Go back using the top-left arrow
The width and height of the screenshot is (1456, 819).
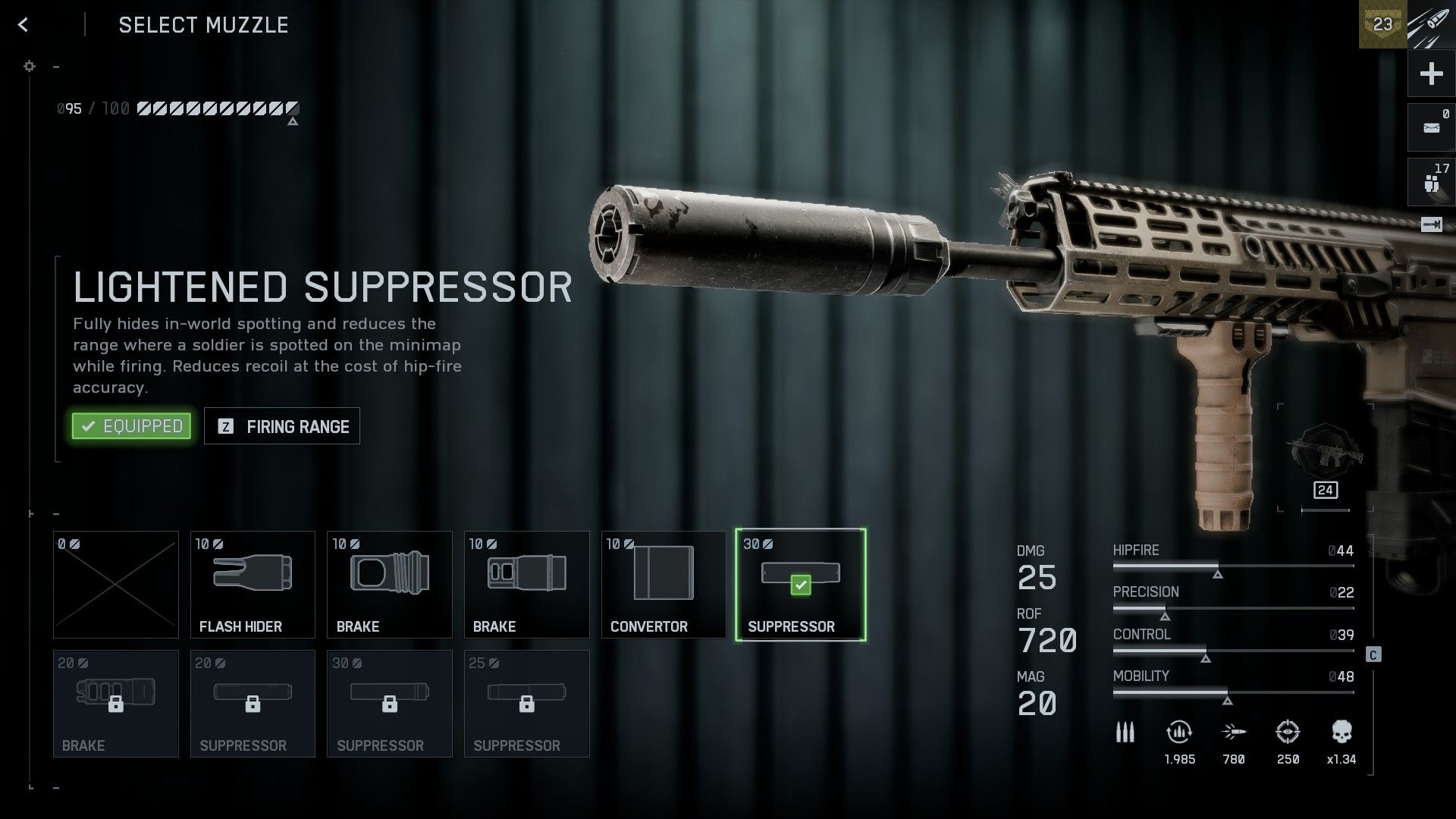click(x=24, y=25)
